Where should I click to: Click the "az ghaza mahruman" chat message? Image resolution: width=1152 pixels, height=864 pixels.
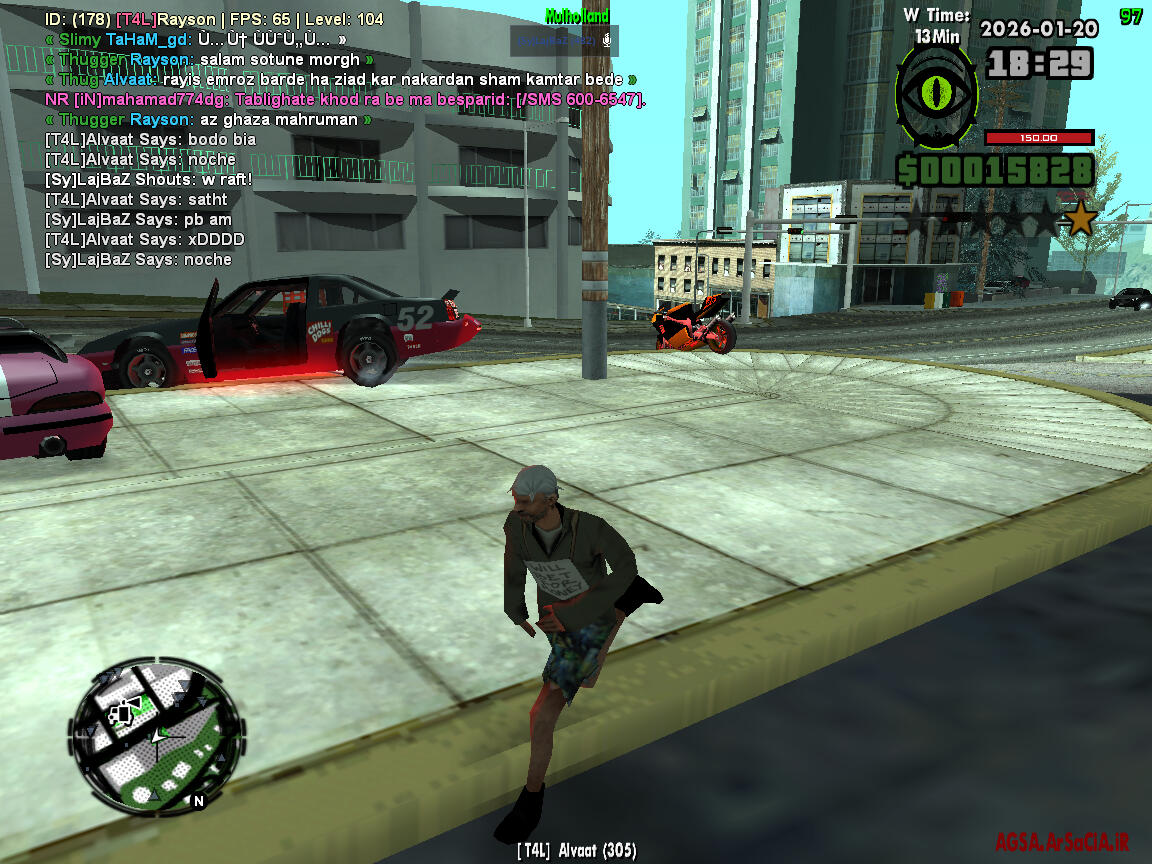tap(208, 119)
